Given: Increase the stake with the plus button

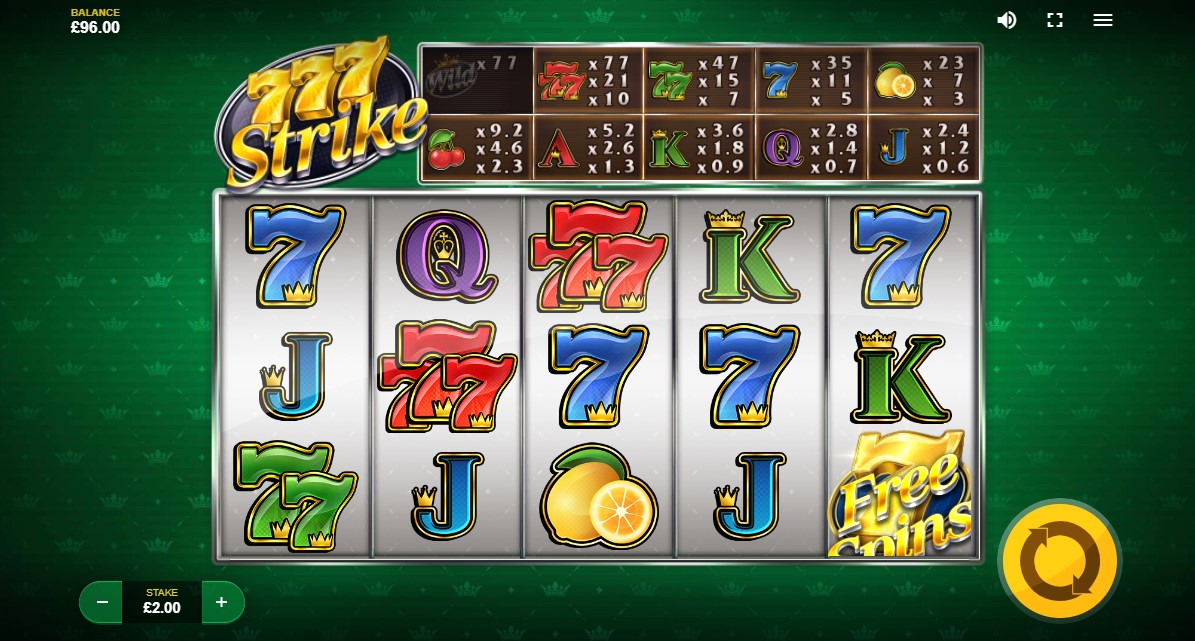Looking at the screenshot, I should [222, 602].
